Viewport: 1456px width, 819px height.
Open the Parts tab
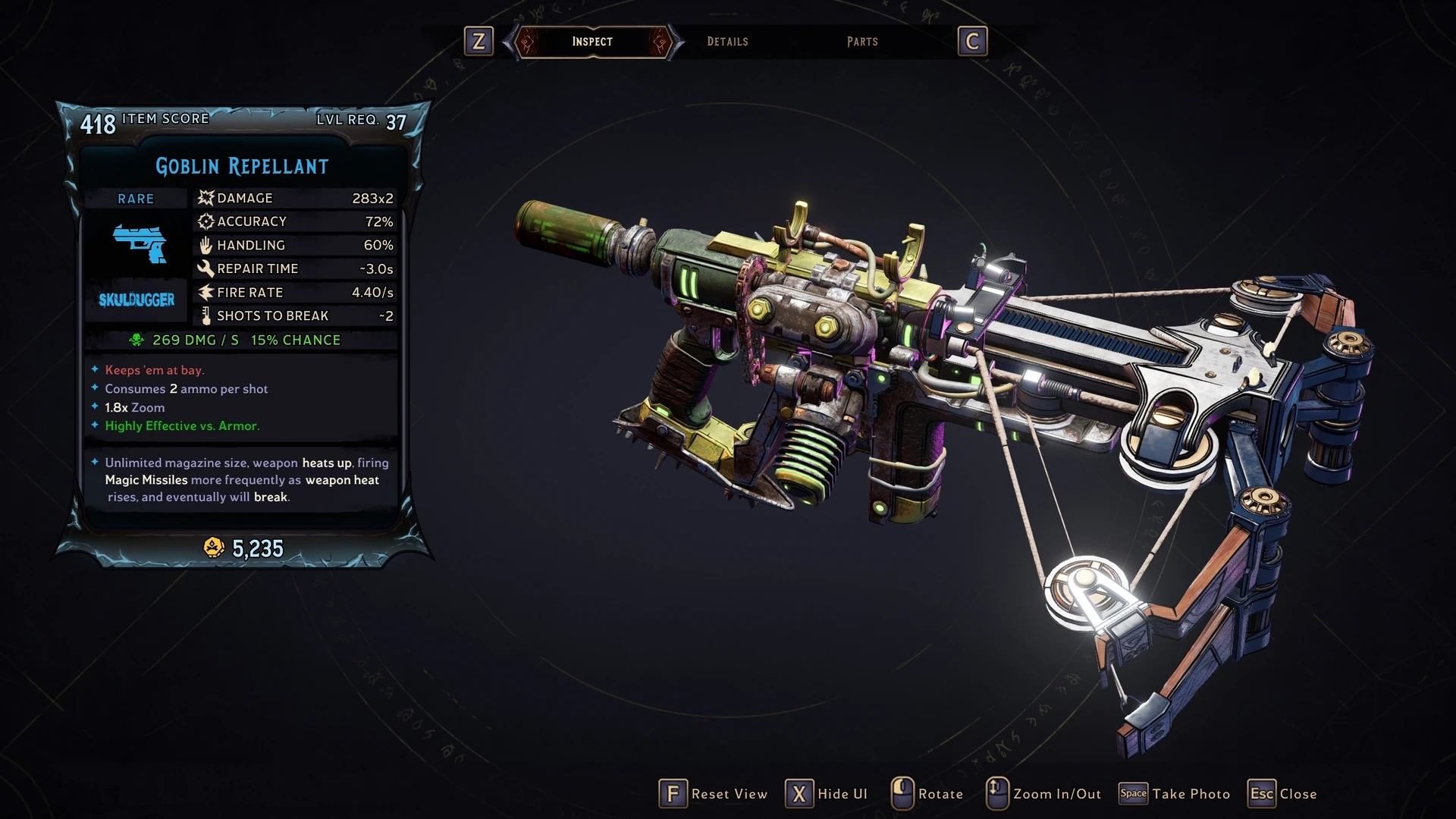click(x=862, y=42)
